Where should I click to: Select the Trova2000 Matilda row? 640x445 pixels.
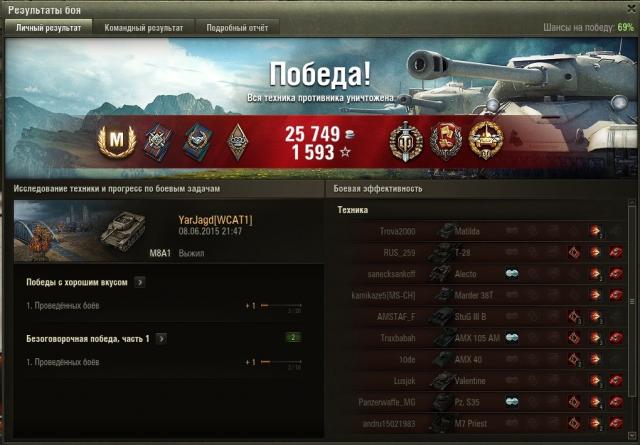click(480, 231)
